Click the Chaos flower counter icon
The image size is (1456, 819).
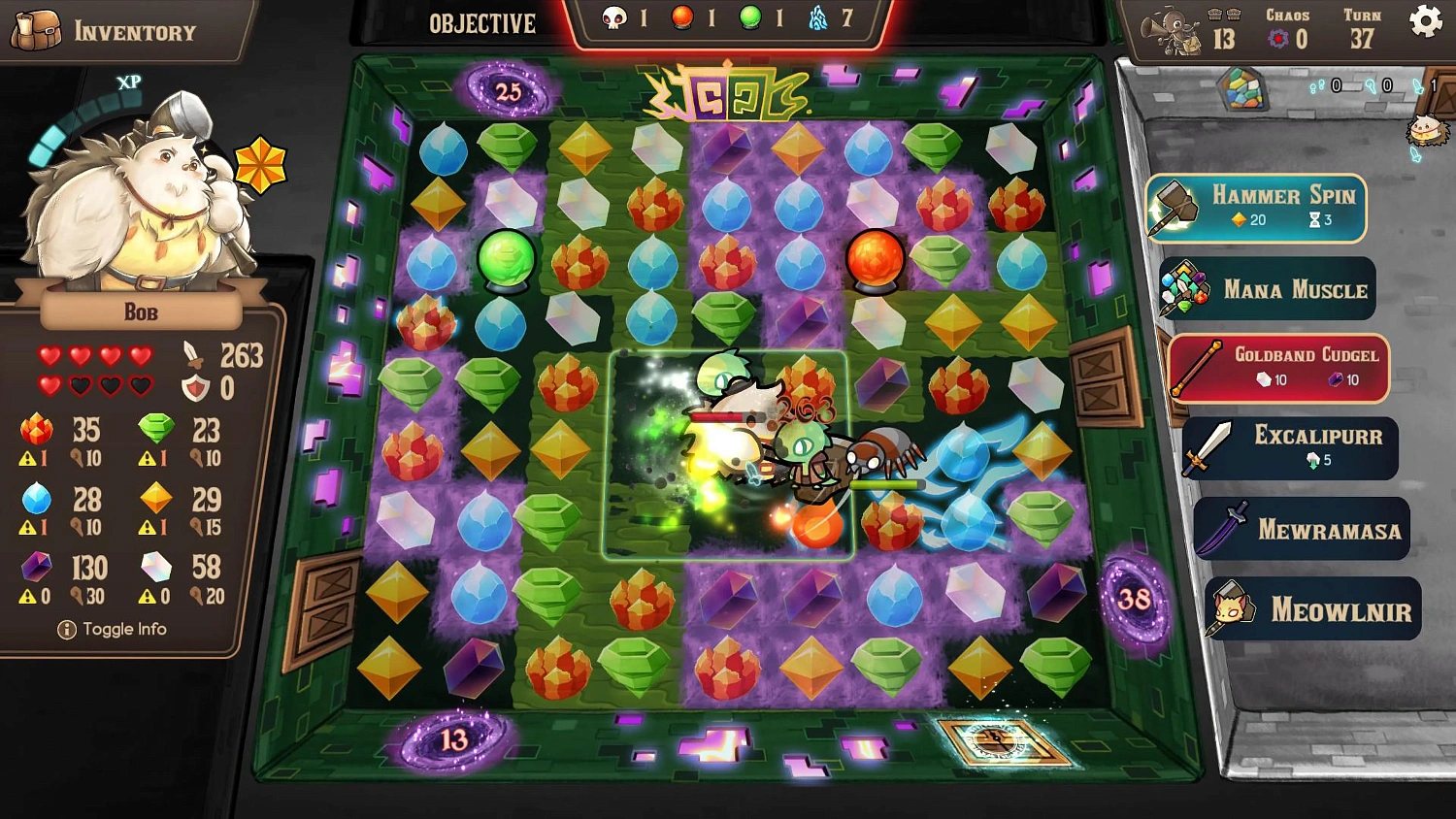click(x=1279, y=39)
